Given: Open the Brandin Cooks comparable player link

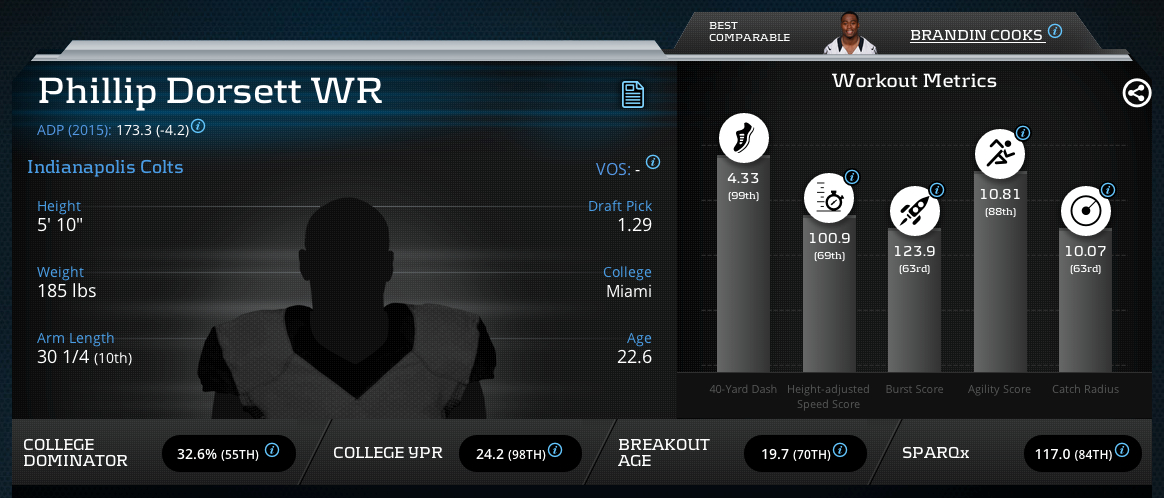Looking at the screenshot, I should [x=976, y=35].
